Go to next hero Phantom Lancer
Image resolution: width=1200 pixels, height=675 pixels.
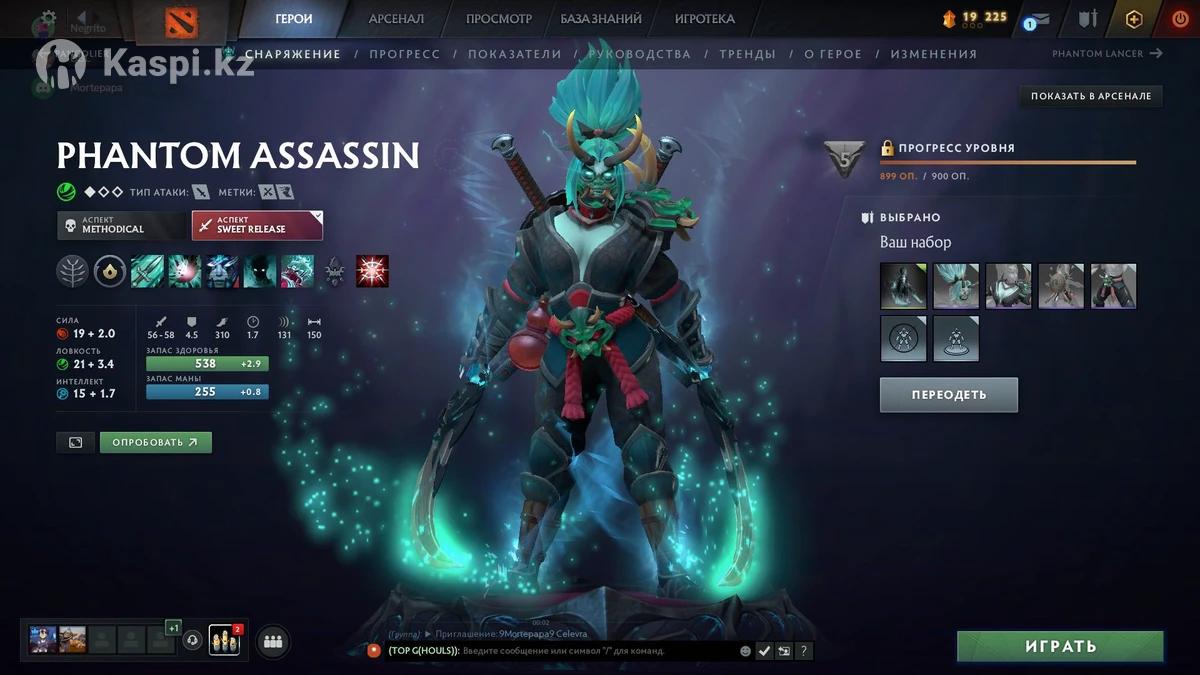tap(1107, 54)
